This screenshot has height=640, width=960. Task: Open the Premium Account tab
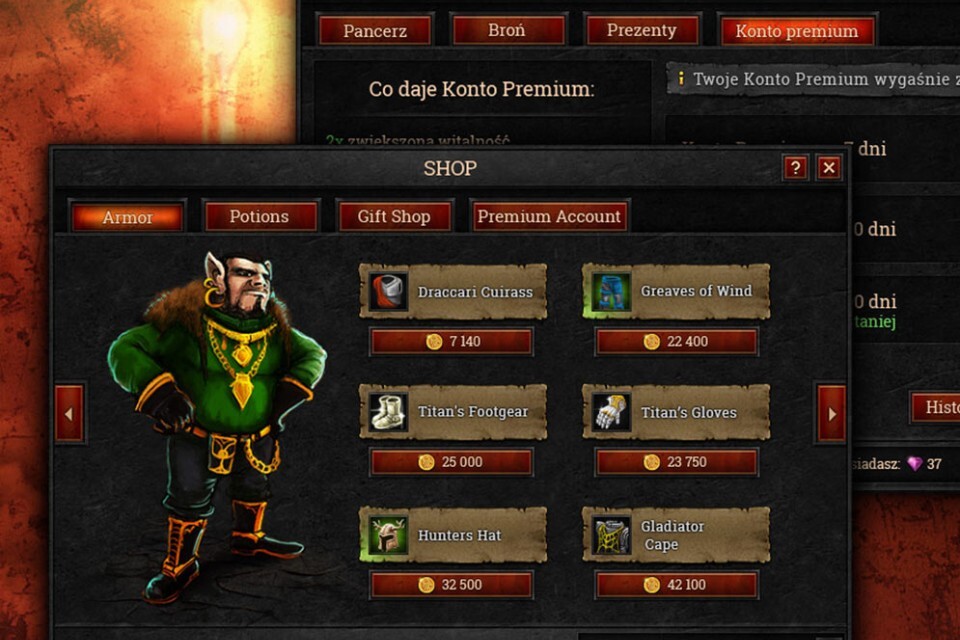pos(549,216)
